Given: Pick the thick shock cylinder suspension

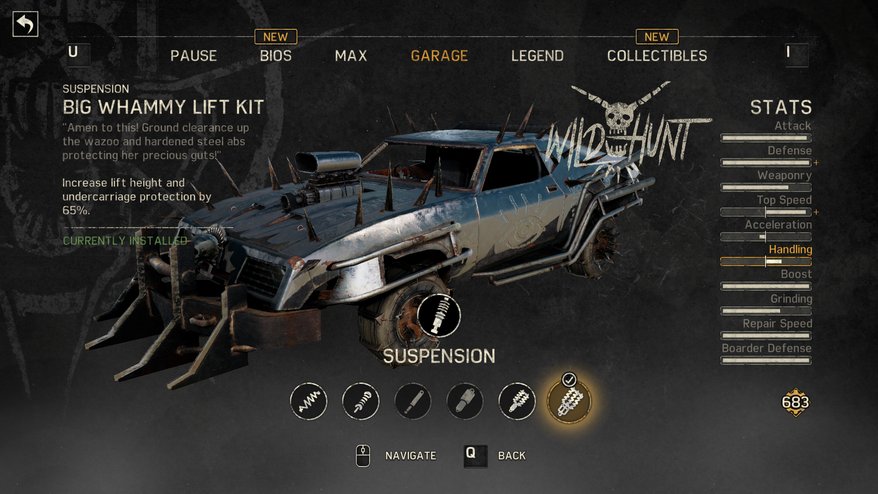Looking at the screenshot, I should [x=465, y=402].
